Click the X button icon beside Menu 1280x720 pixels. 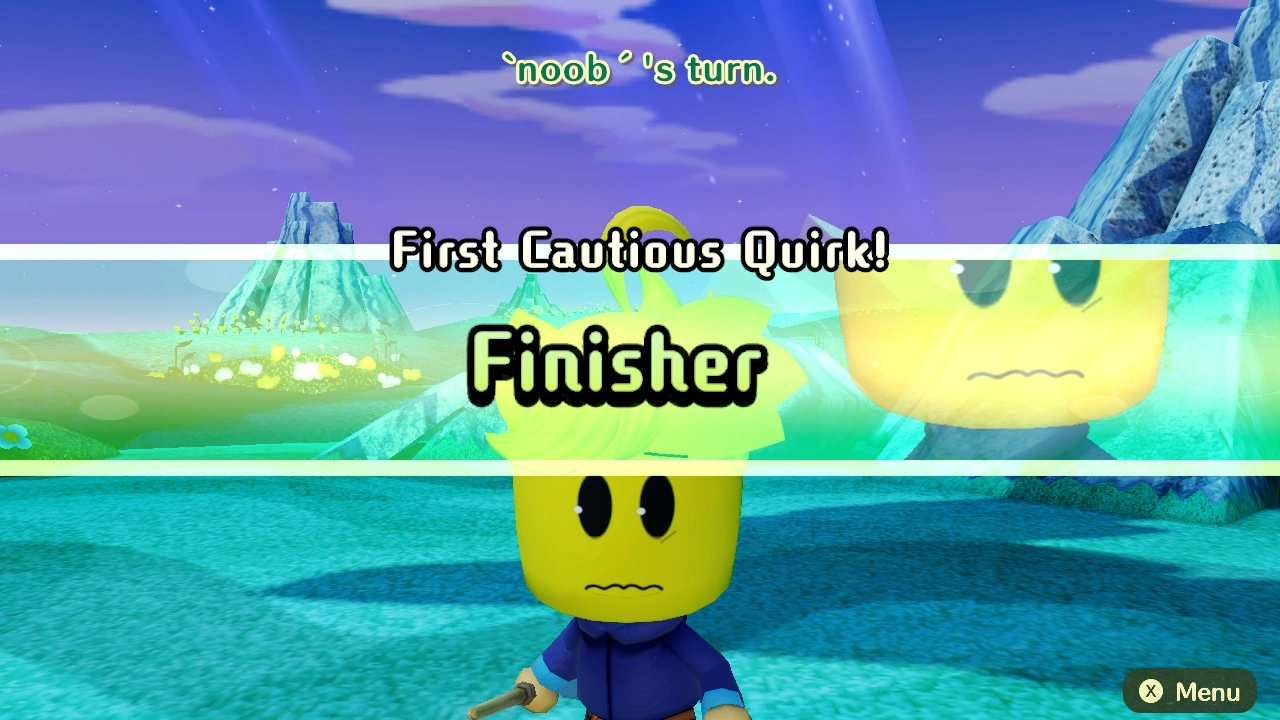click(1149, 691)
